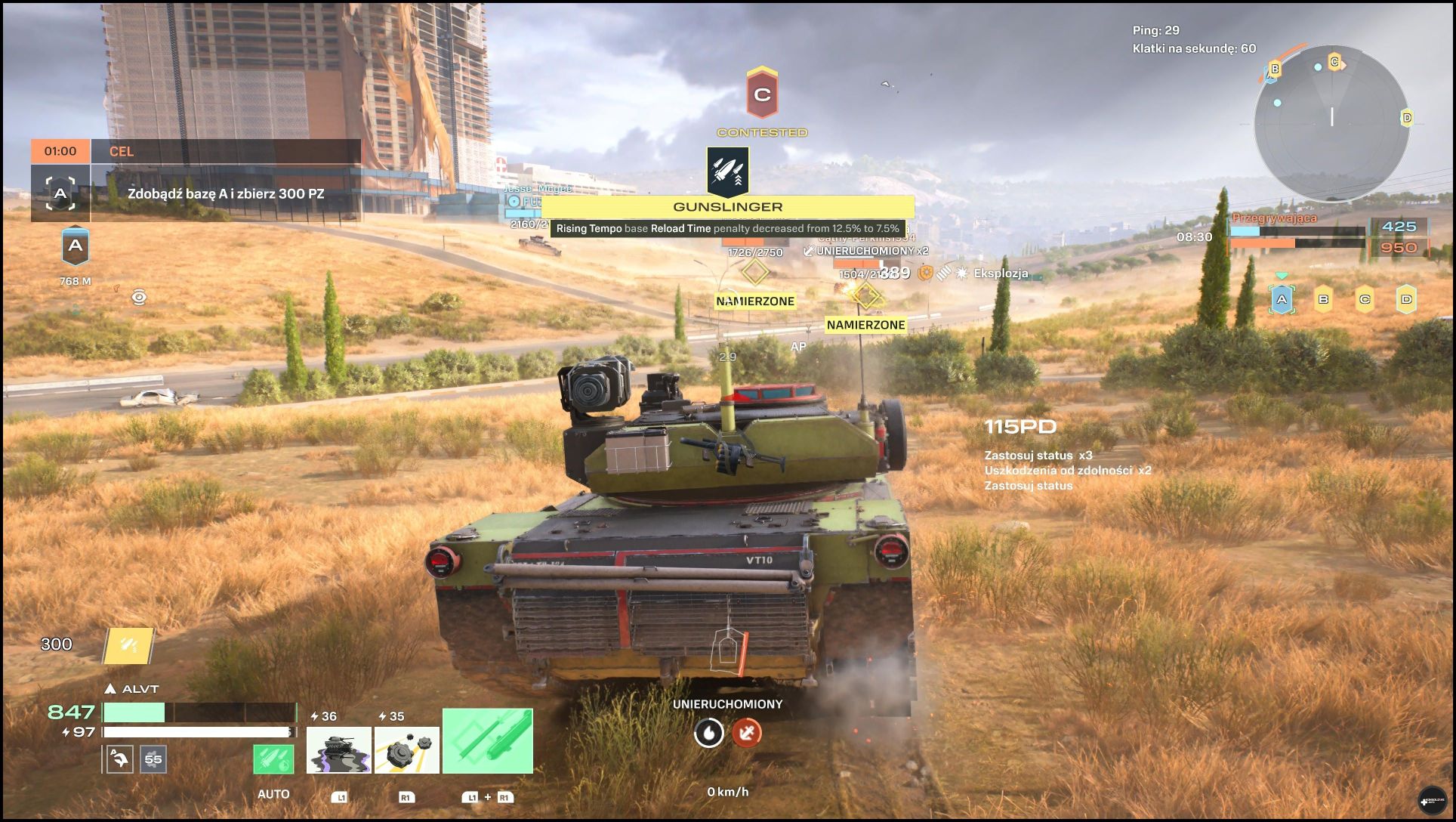Click the auto-repair wrench icon

click(120, 759)
